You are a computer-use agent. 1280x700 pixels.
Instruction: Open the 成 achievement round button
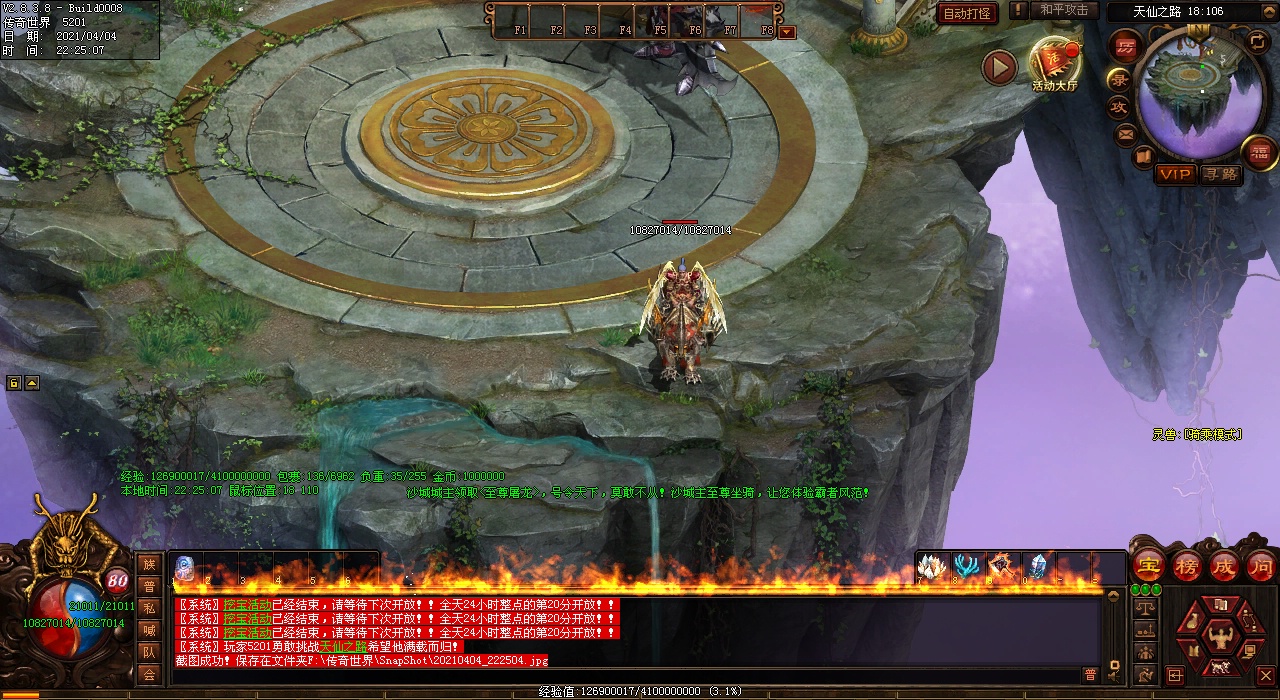[x=1224, y=566]
